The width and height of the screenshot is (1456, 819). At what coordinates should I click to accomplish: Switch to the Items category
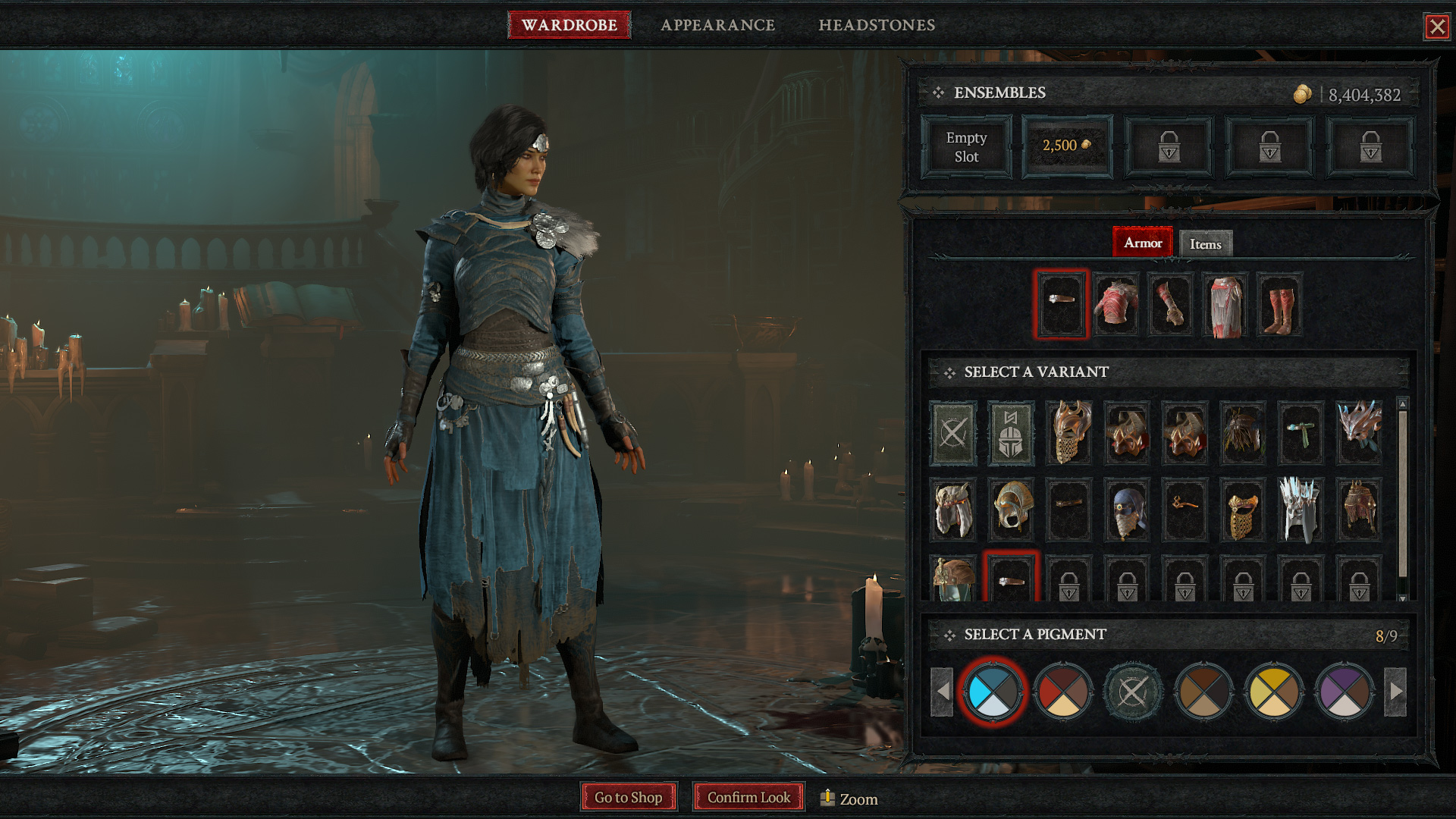pos(1205,244)
